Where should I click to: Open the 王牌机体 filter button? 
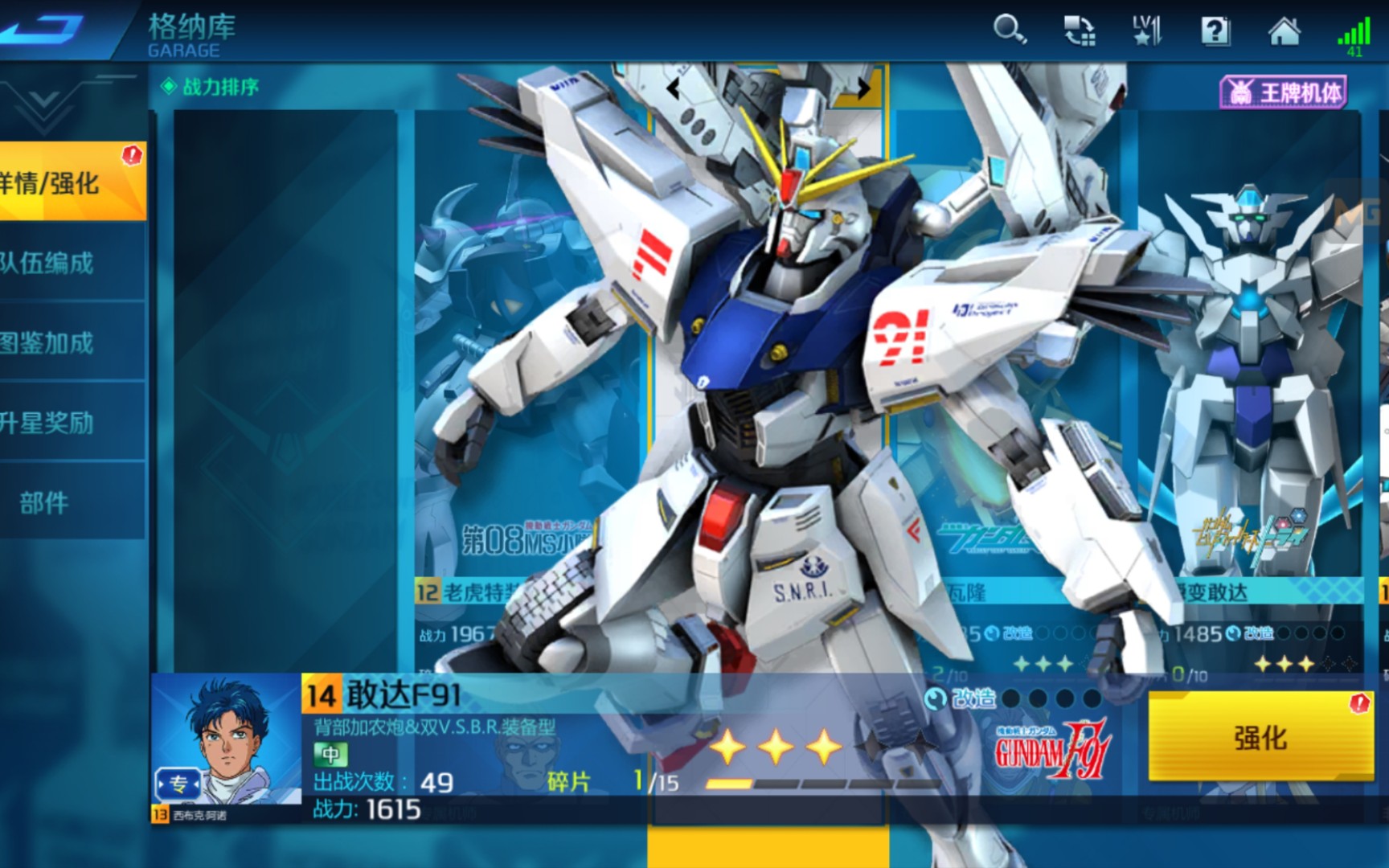[x=1283, y=92]
